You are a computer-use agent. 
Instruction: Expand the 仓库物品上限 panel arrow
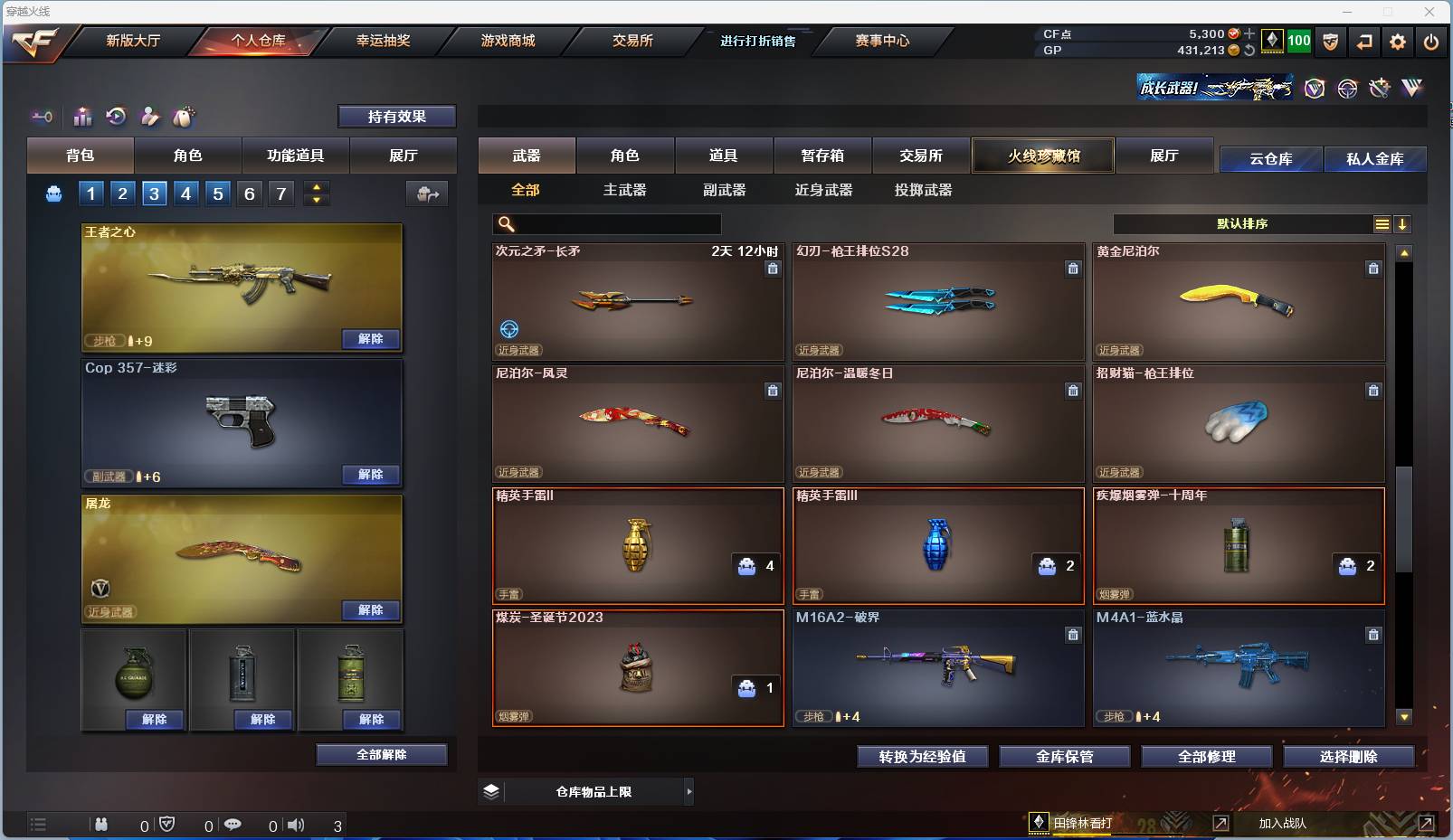[688, 791]
